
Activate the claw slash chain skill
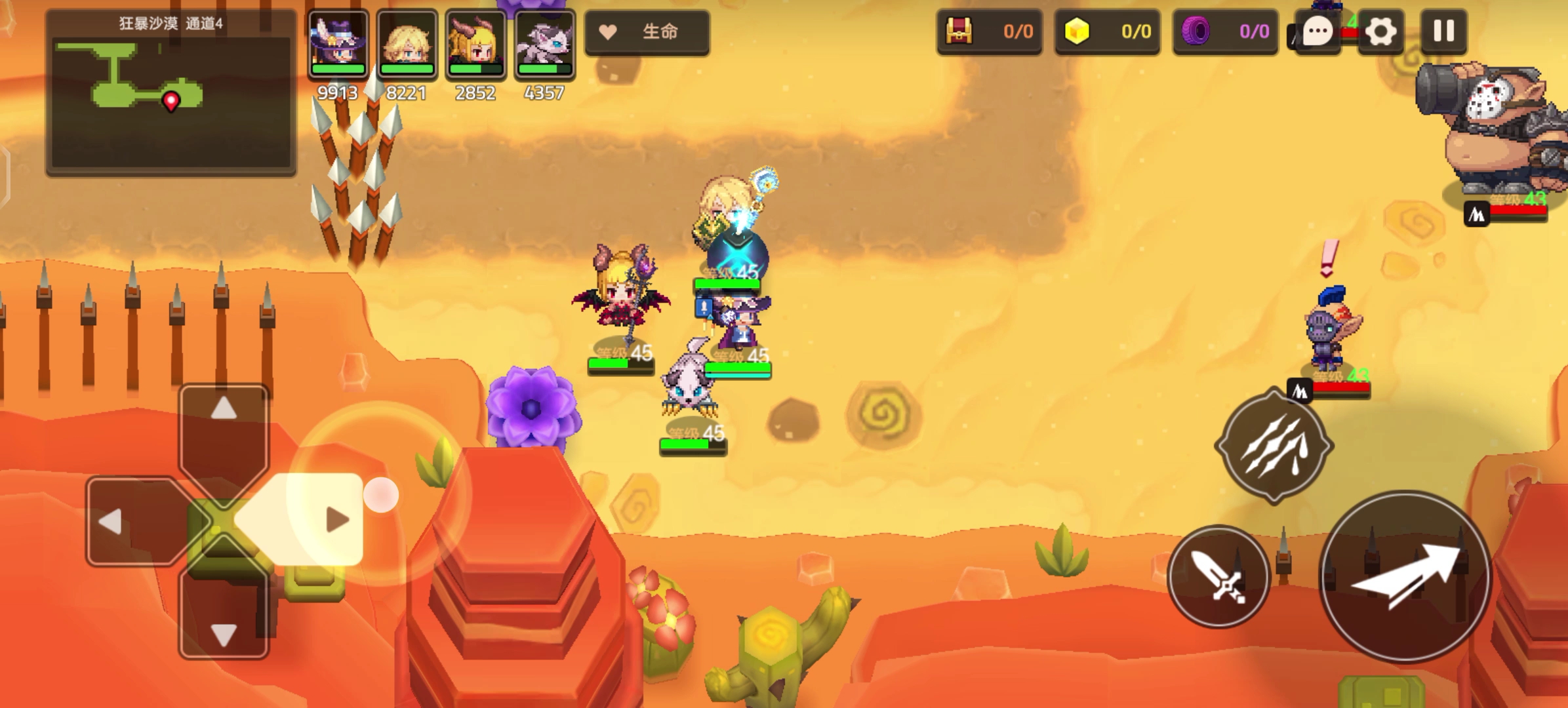pyautogui.click(x=1274, y=446)
